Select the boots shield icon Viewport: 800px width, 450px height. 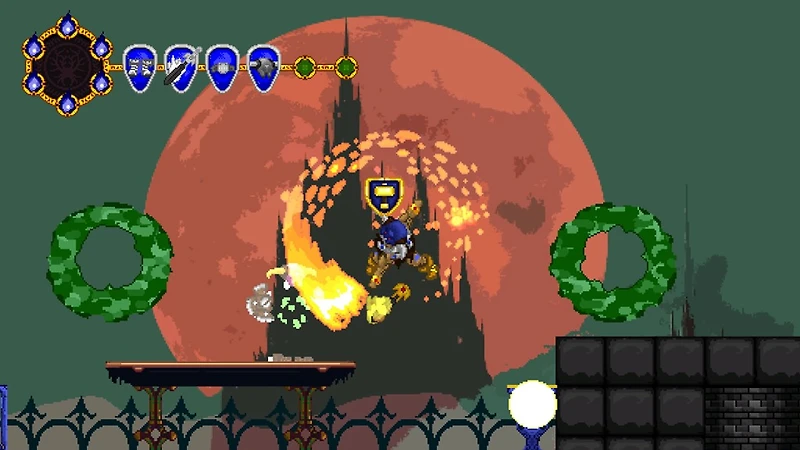[140, 68]
